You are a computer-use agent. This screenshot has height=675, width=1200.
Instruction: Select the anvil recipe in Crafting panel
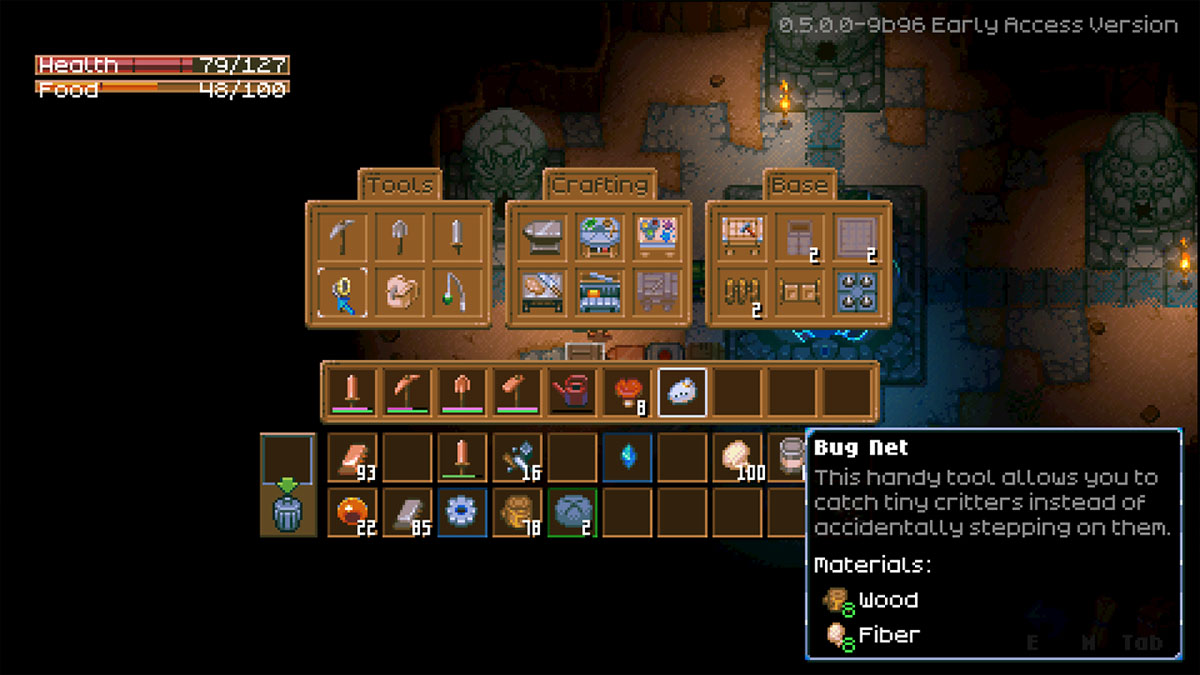coord(542,237)
